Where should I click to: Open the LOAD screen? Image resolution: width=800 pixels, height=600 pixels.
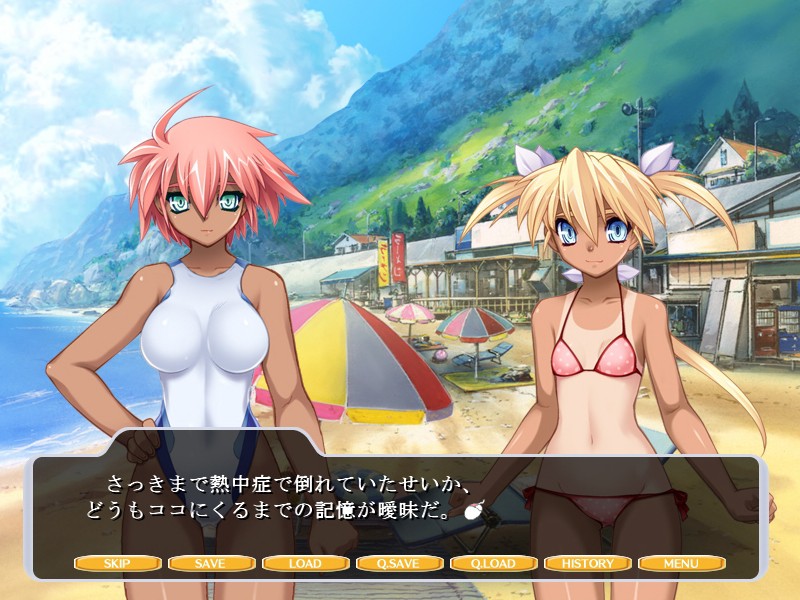point(305,563)
